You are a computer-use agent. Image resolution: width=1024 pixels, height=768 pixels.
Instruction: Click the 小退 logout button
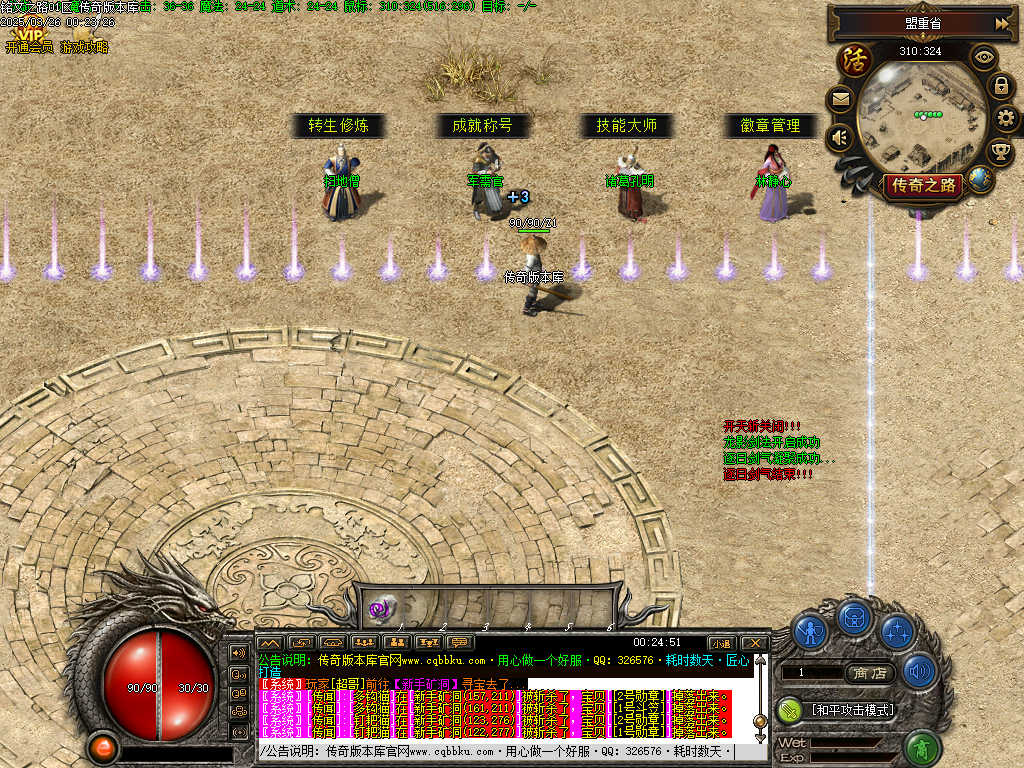click(720, 643)
